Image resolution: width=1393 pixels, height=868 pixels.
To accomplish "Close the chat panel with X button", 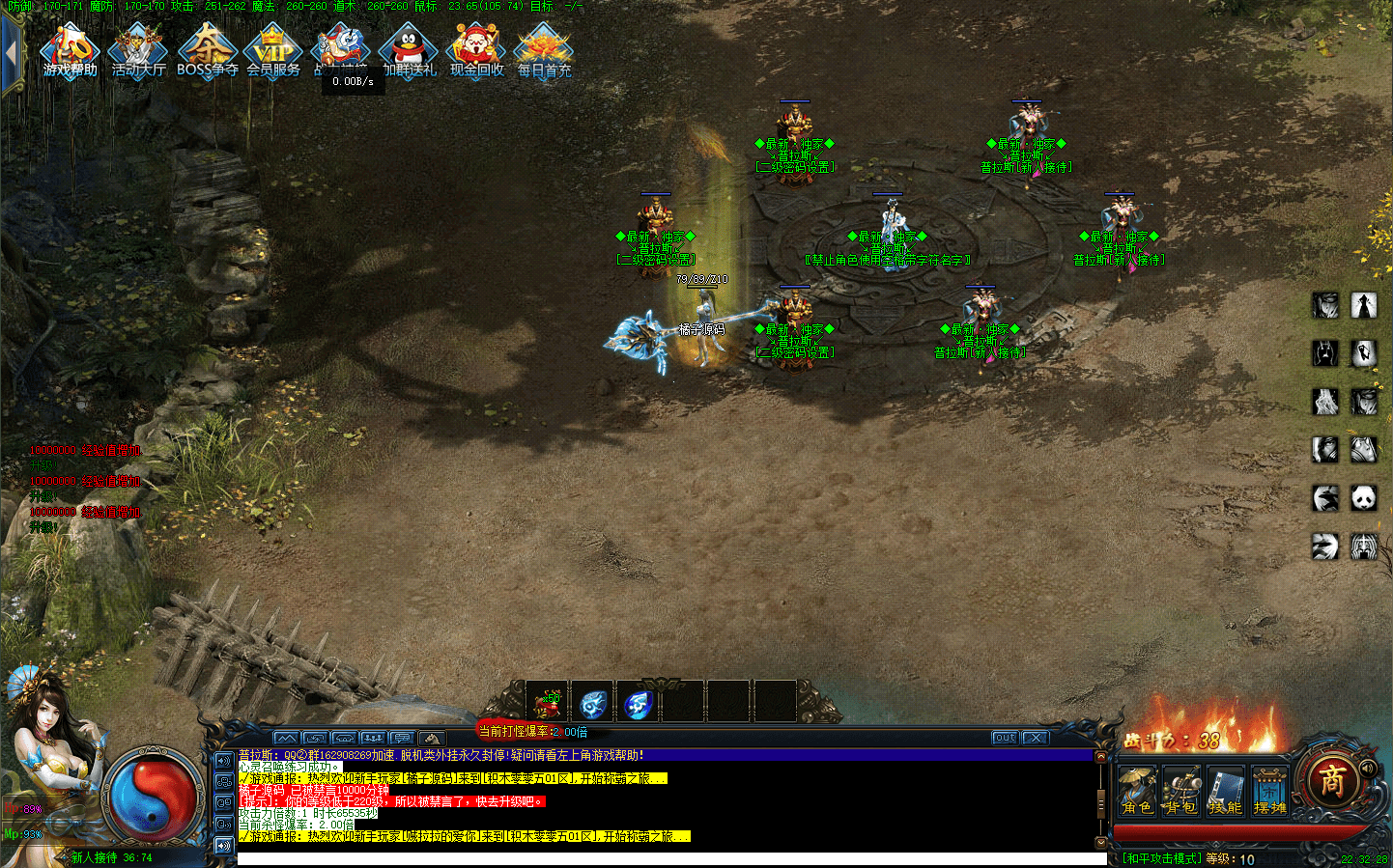I will tap(1036, 738).
